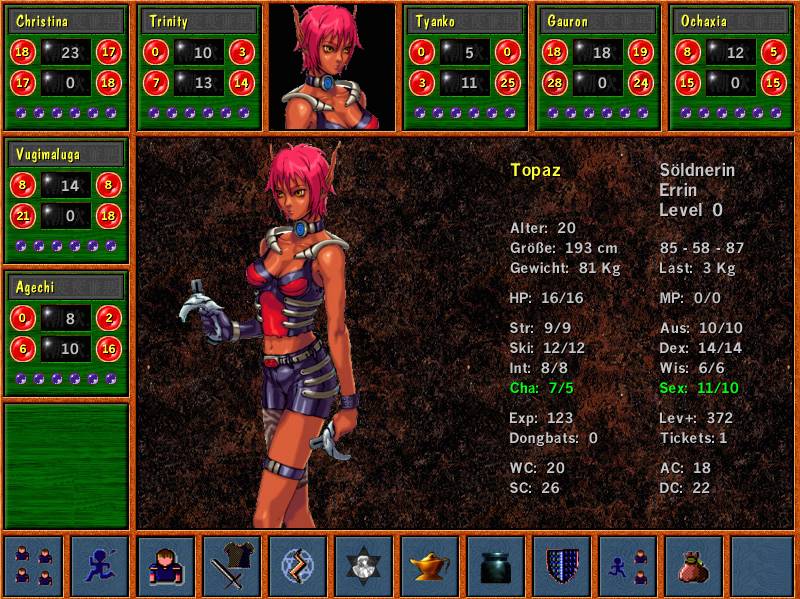Click the running figure with party icon

(628, 566)
